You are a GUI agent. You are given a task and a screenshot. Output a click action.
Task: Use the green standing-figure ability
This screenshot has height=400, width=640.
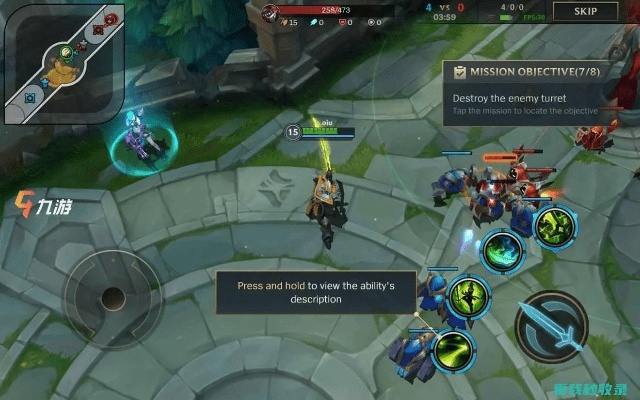465,296
